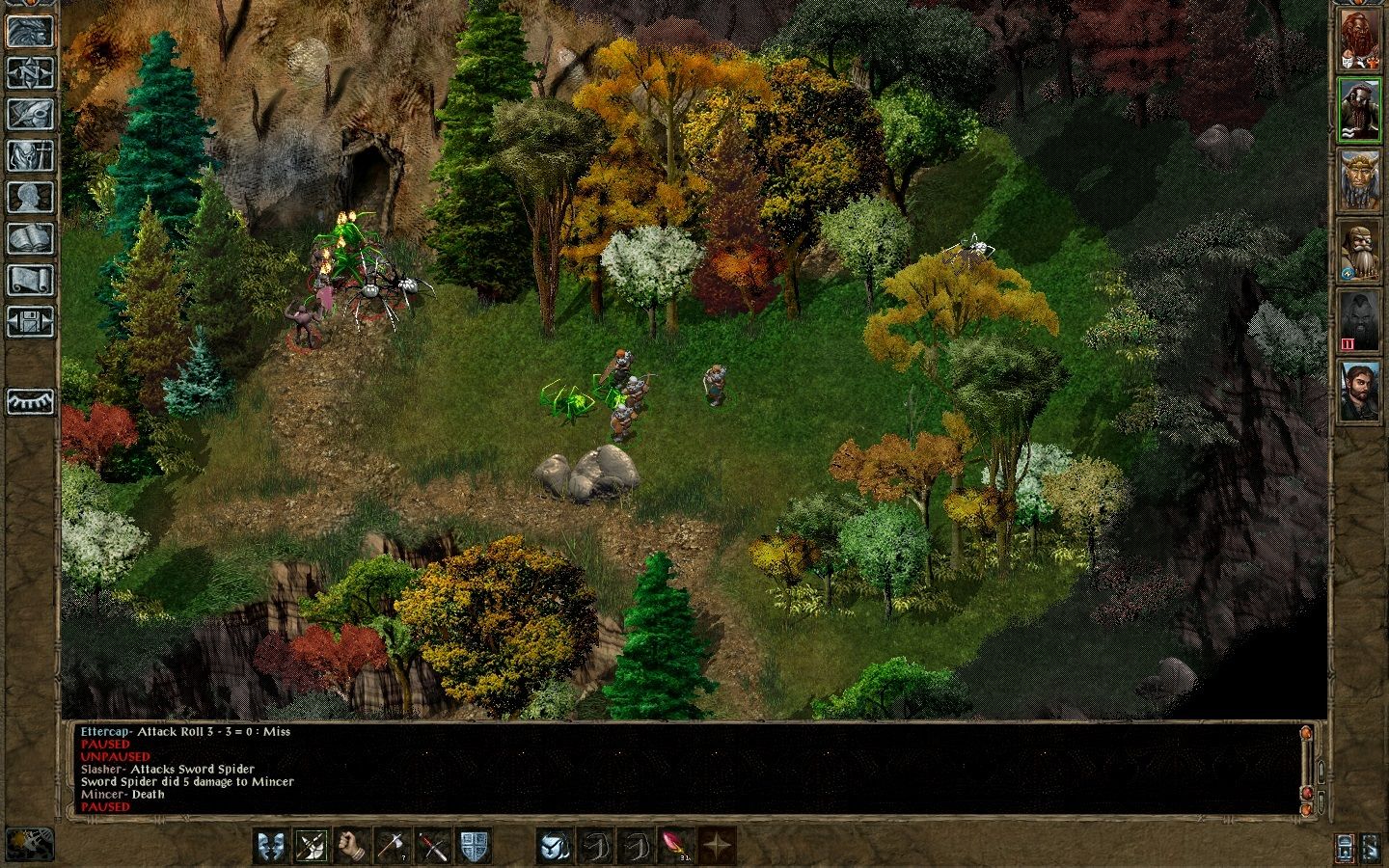Viewport: 1389px width, 868px height.
Task: Select the red-bearded dwarf portrait at top
Action: point(1359,40)
